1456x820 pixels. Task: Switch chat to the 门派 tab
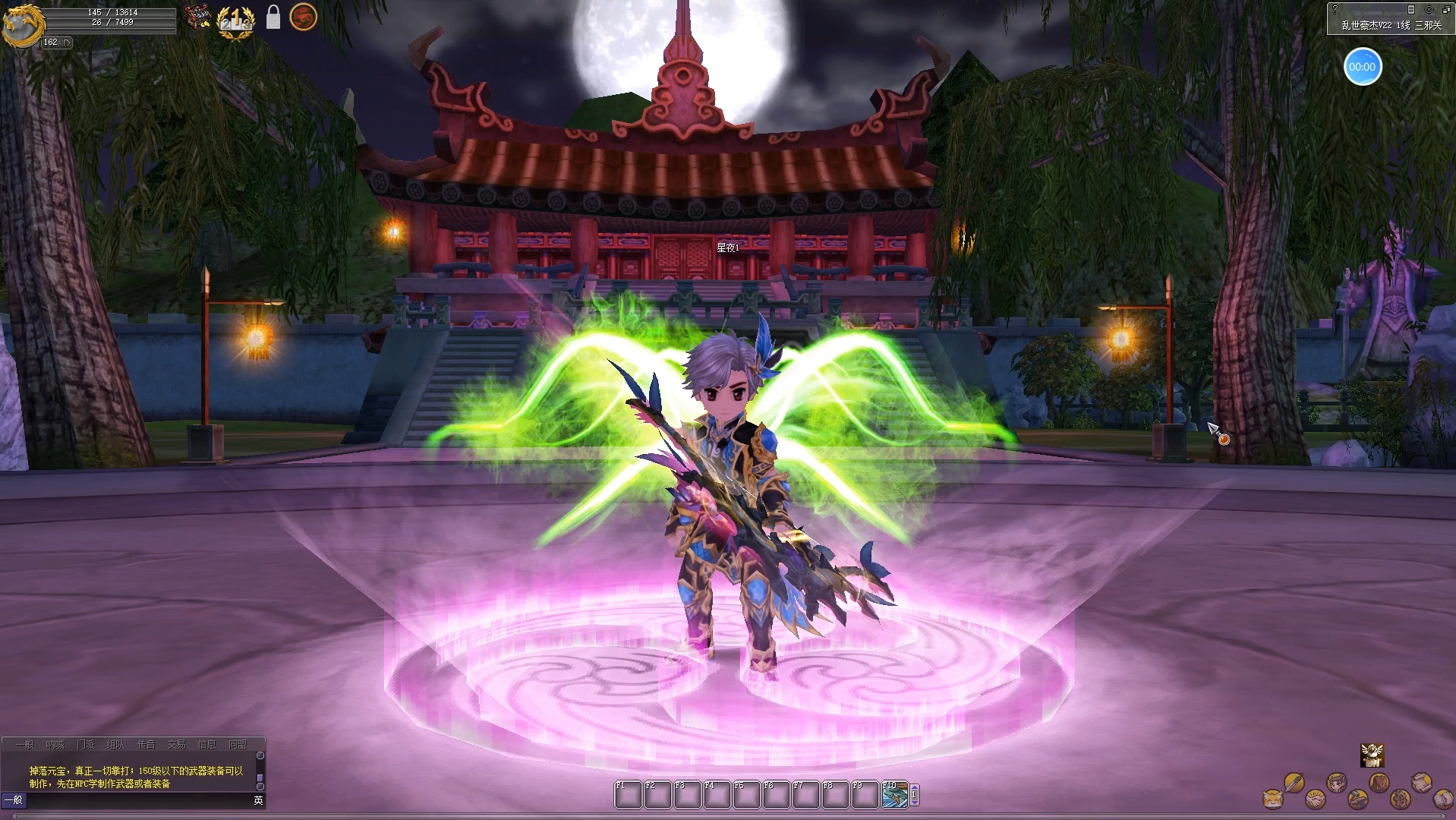coord(86,745)
